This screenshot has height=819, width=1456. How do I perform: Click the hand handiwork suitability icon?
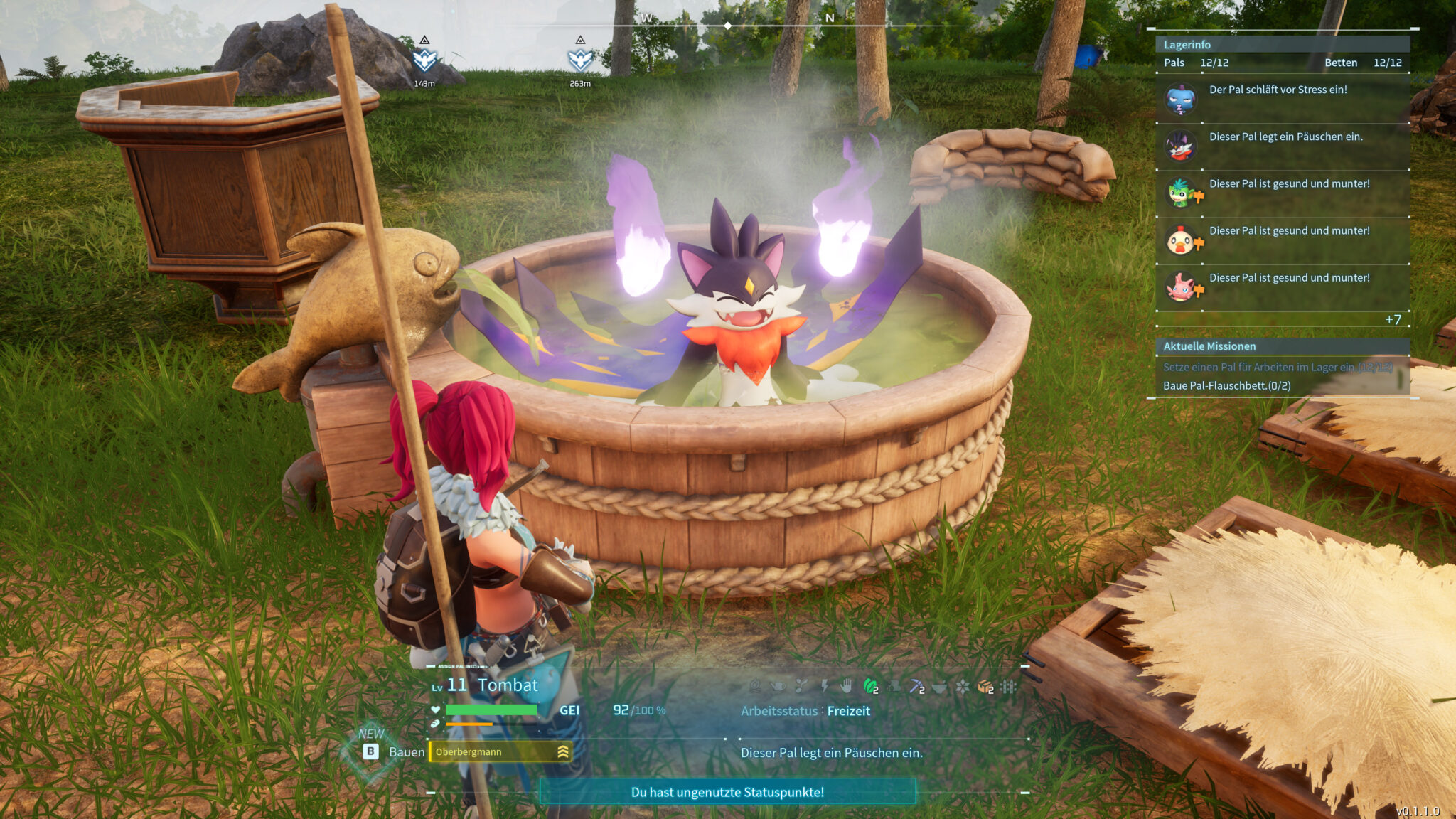pos(846,686)
